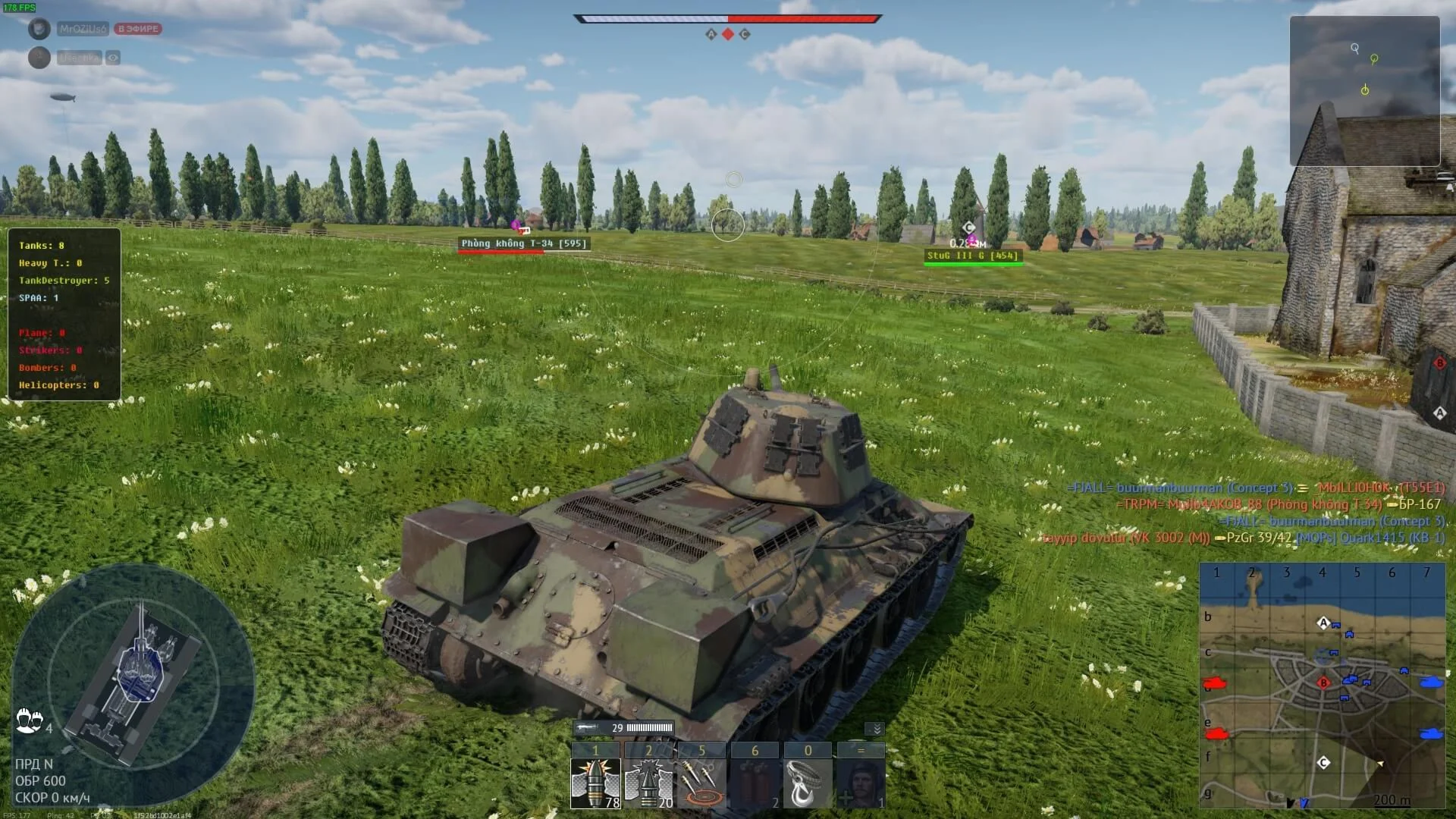Click the В ЭФИРЕ live badge
The image size is (1456, 819).
(x=138, y=29)
